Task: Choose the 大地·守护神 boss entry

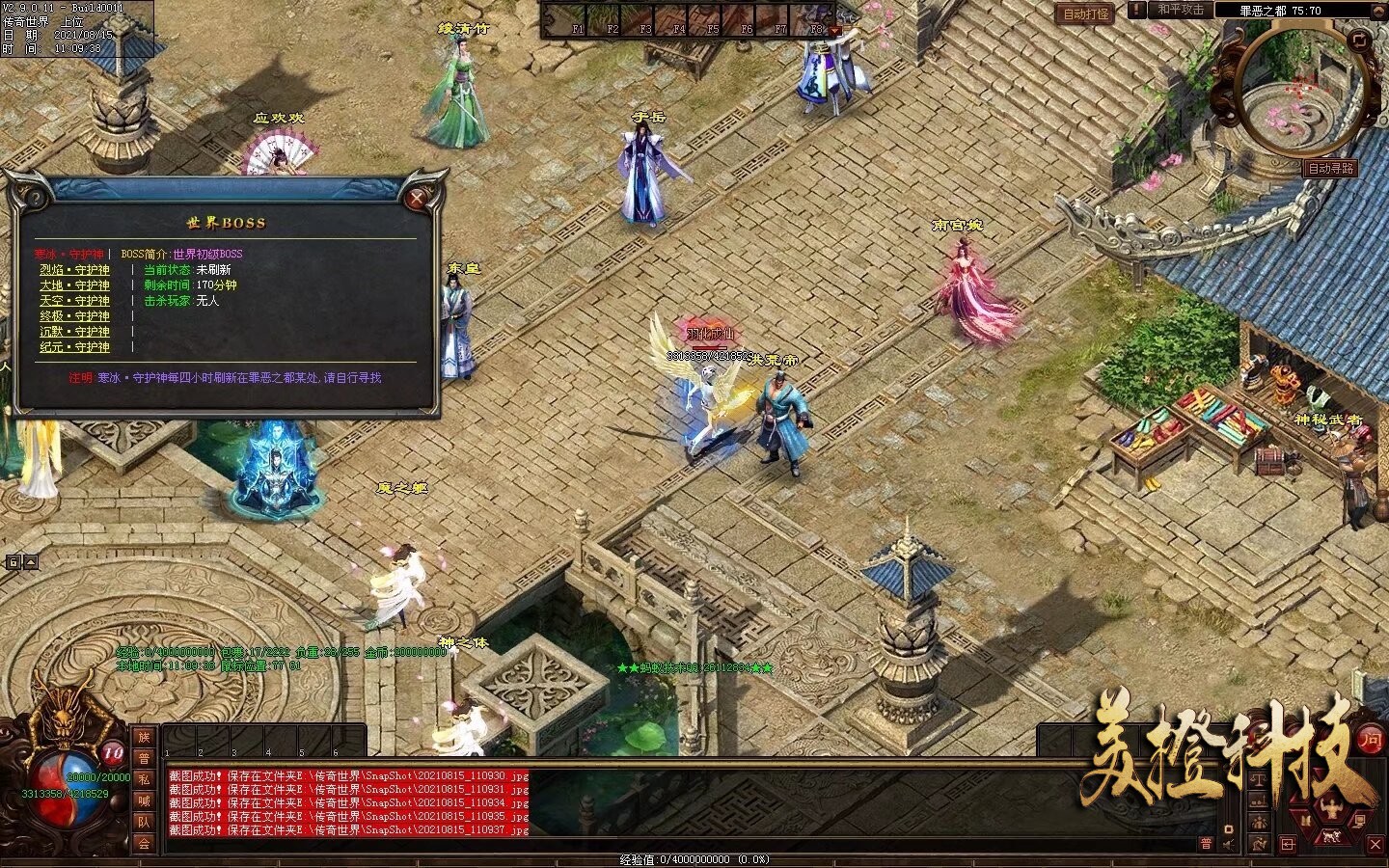Action: click(x=74, y=285)
